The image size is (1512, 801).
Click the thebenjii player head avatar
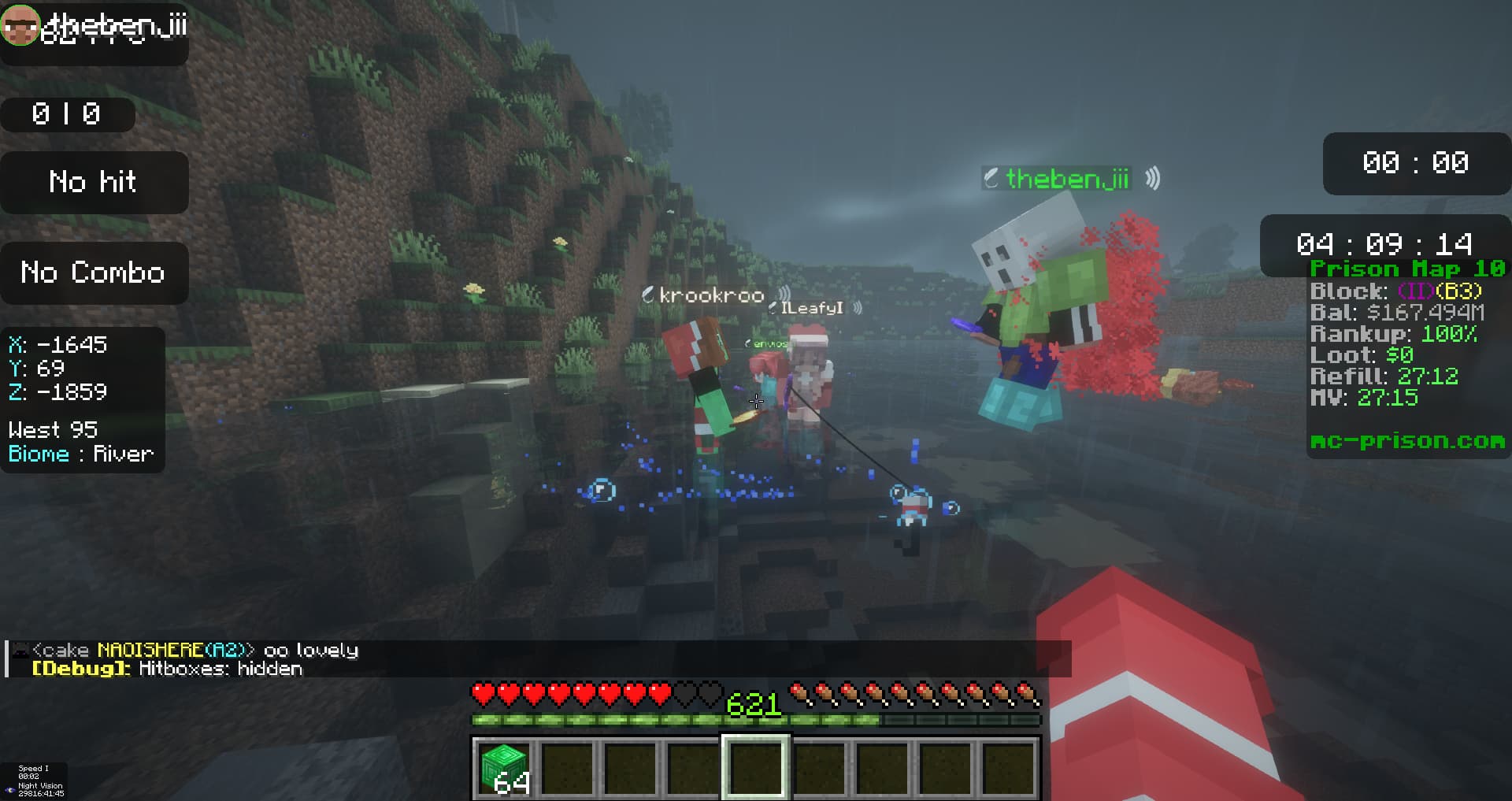pyautogui.click(x=20, y=24)
